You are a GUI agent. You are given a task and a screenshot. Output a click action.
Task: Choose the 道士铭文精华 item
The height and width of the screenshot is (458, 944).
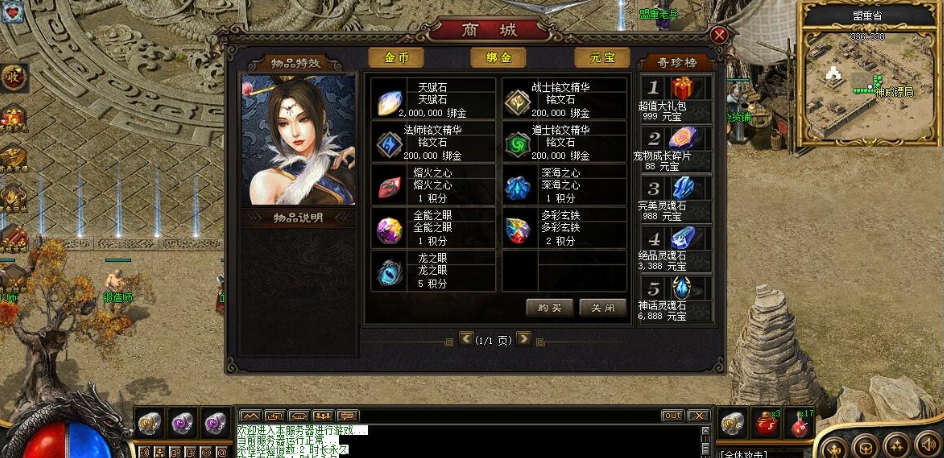(x=563, y=143)
